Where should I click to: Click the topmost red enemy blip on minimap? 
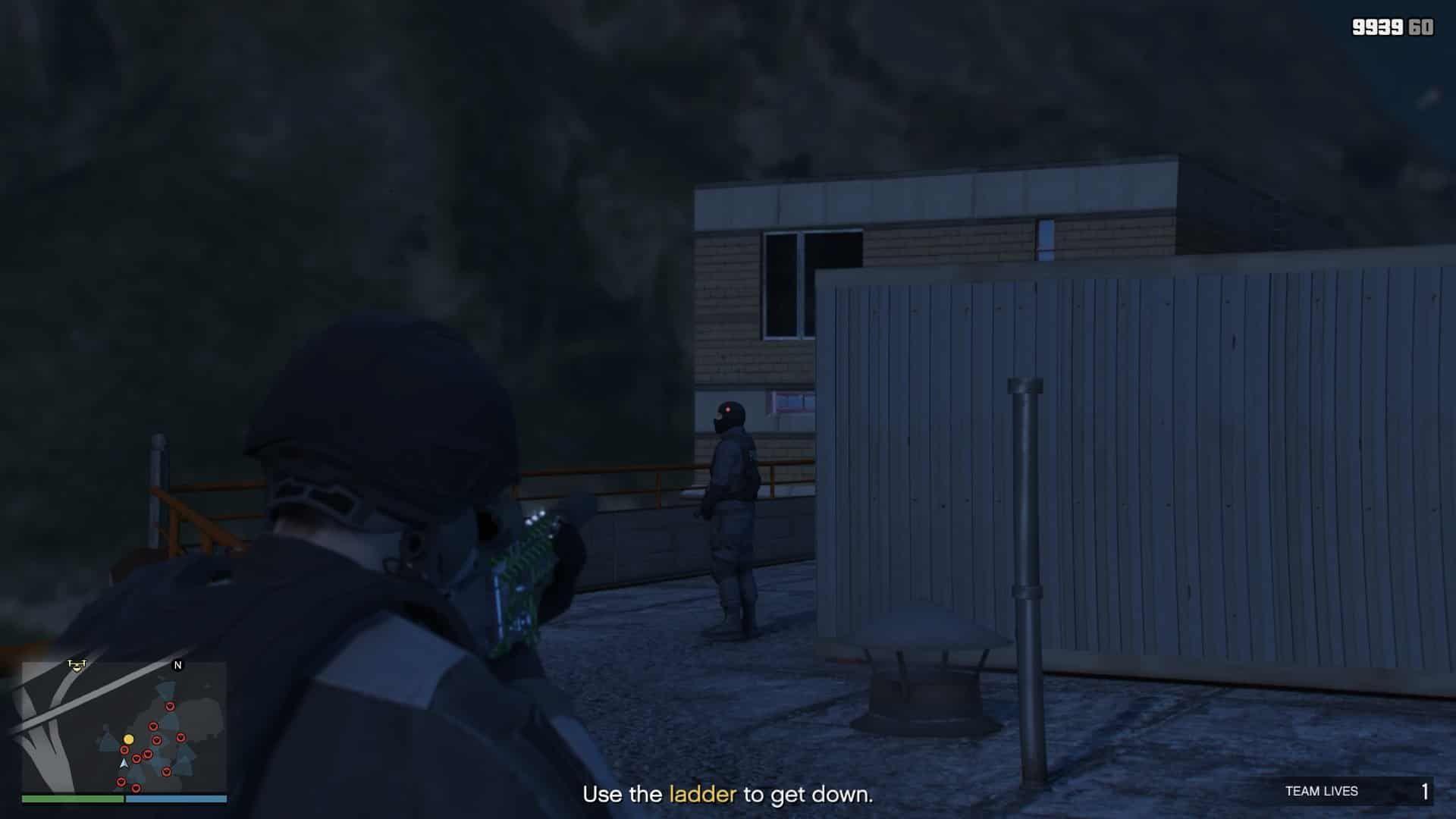[x=169, y=706]
